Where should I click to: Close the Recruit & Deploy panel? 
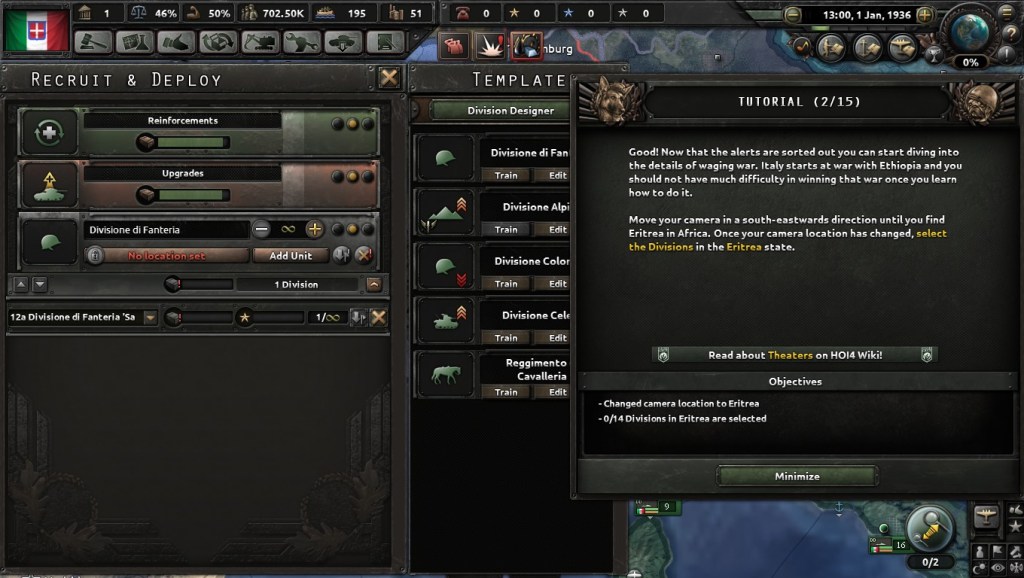tap(389, 78)
